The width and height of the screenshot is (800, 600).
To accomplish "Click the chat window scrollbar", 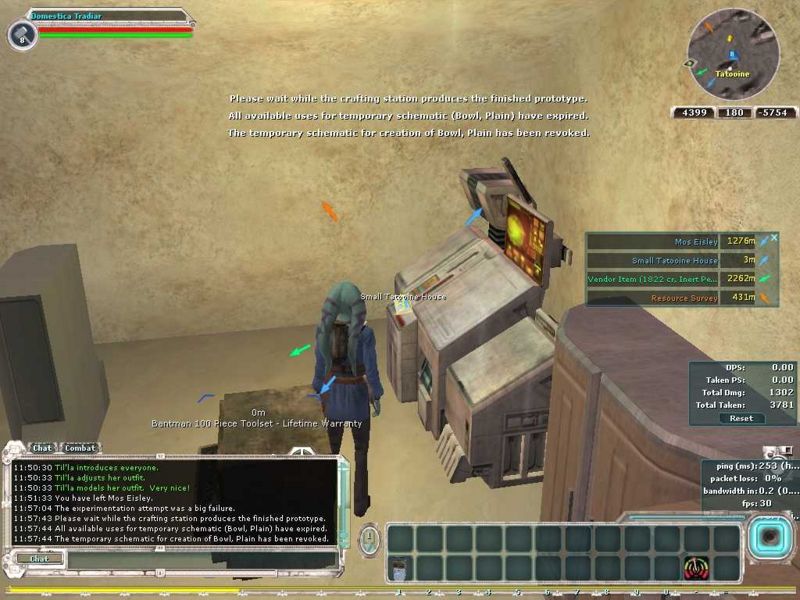I will click(x=344, y=500).
